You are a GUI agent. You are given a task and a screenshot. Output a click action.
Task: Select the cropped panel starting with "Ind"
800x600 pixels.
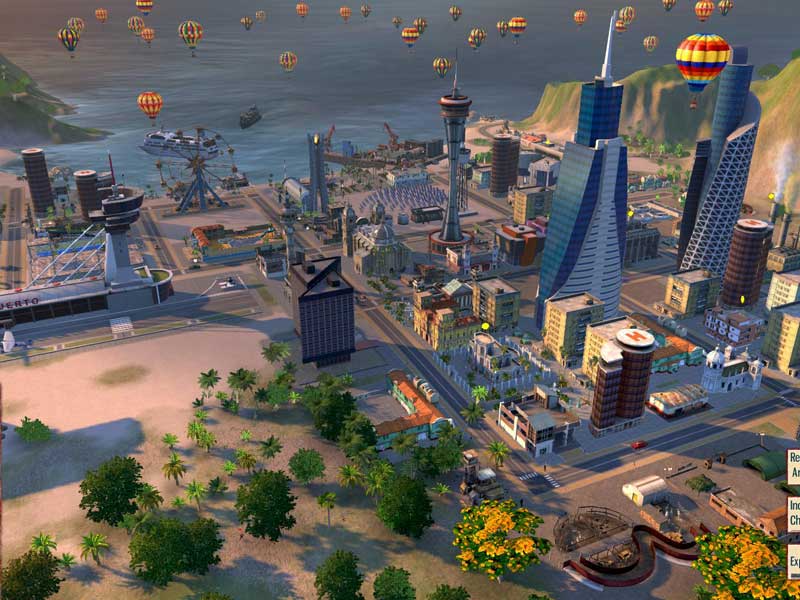point(793,513)
